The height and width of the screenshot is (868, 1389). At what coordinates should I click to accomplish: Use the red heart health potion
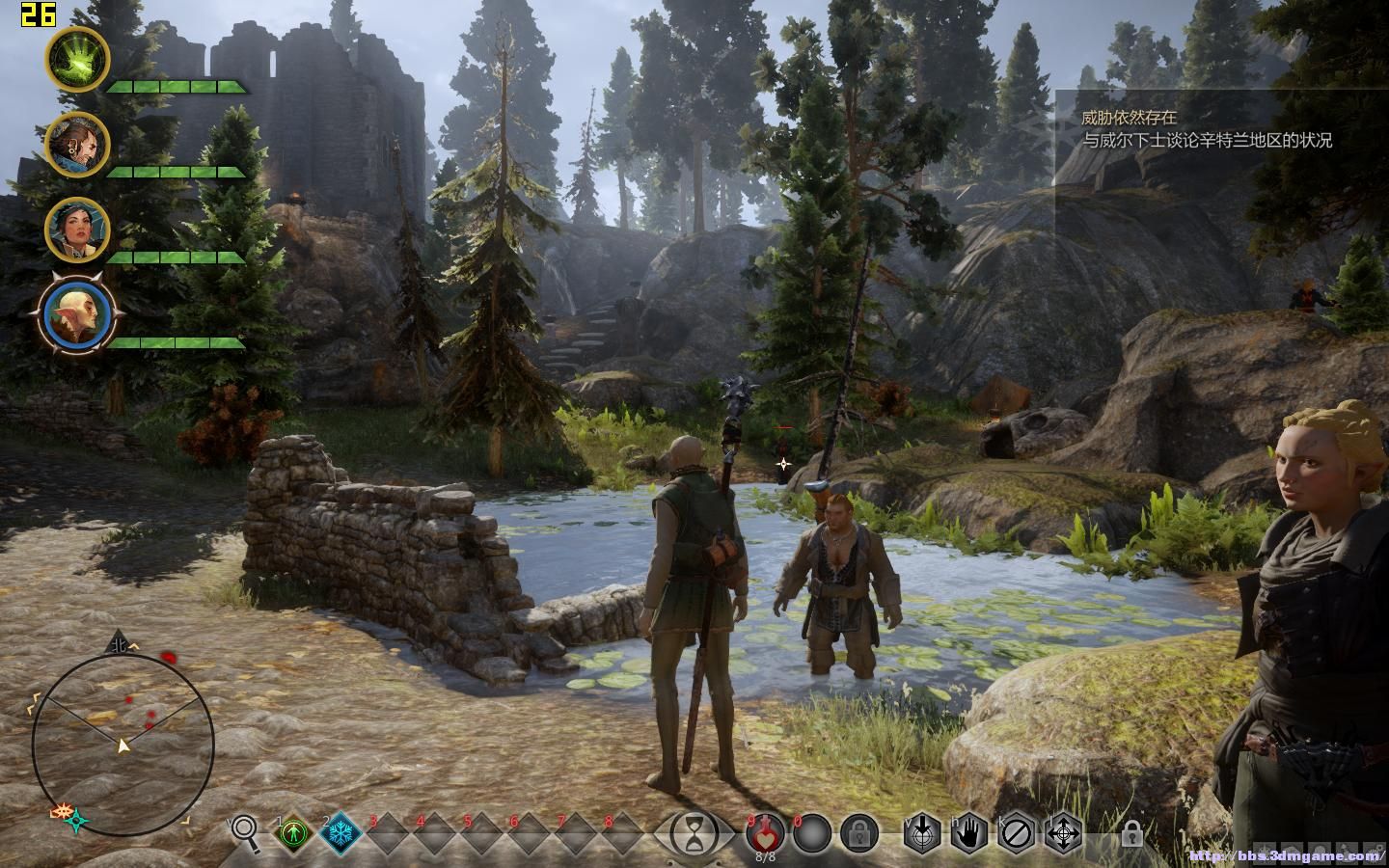[x=765, y=829]
